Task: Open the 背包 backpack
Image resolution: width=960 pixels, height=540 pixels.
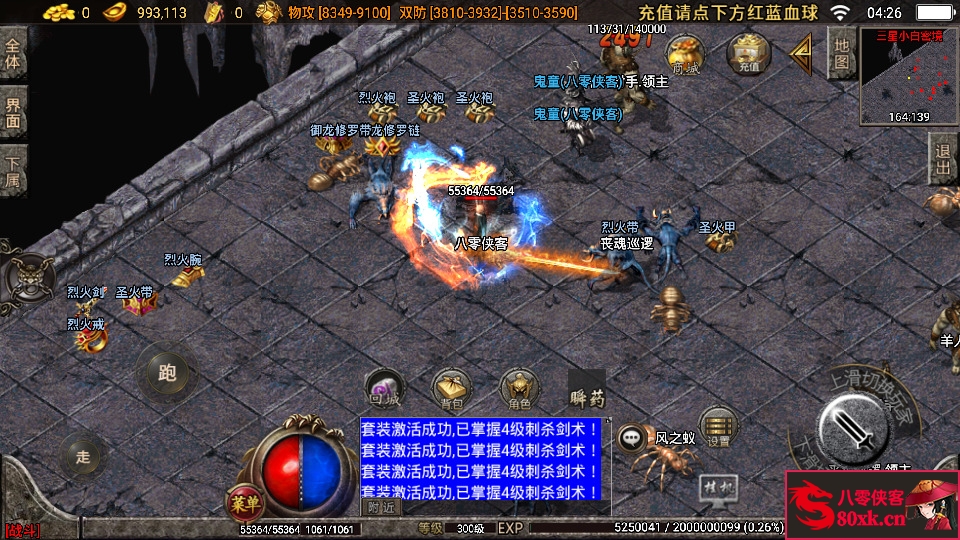Action: 451,389
